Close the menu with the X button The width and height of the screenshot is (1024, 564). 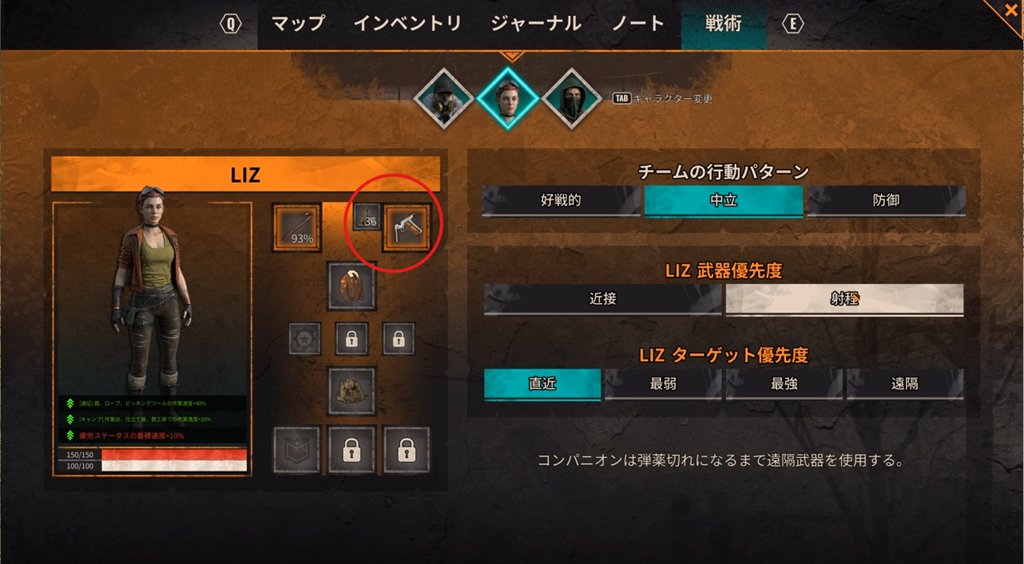pyautogui.click(x=1010, y=10)
